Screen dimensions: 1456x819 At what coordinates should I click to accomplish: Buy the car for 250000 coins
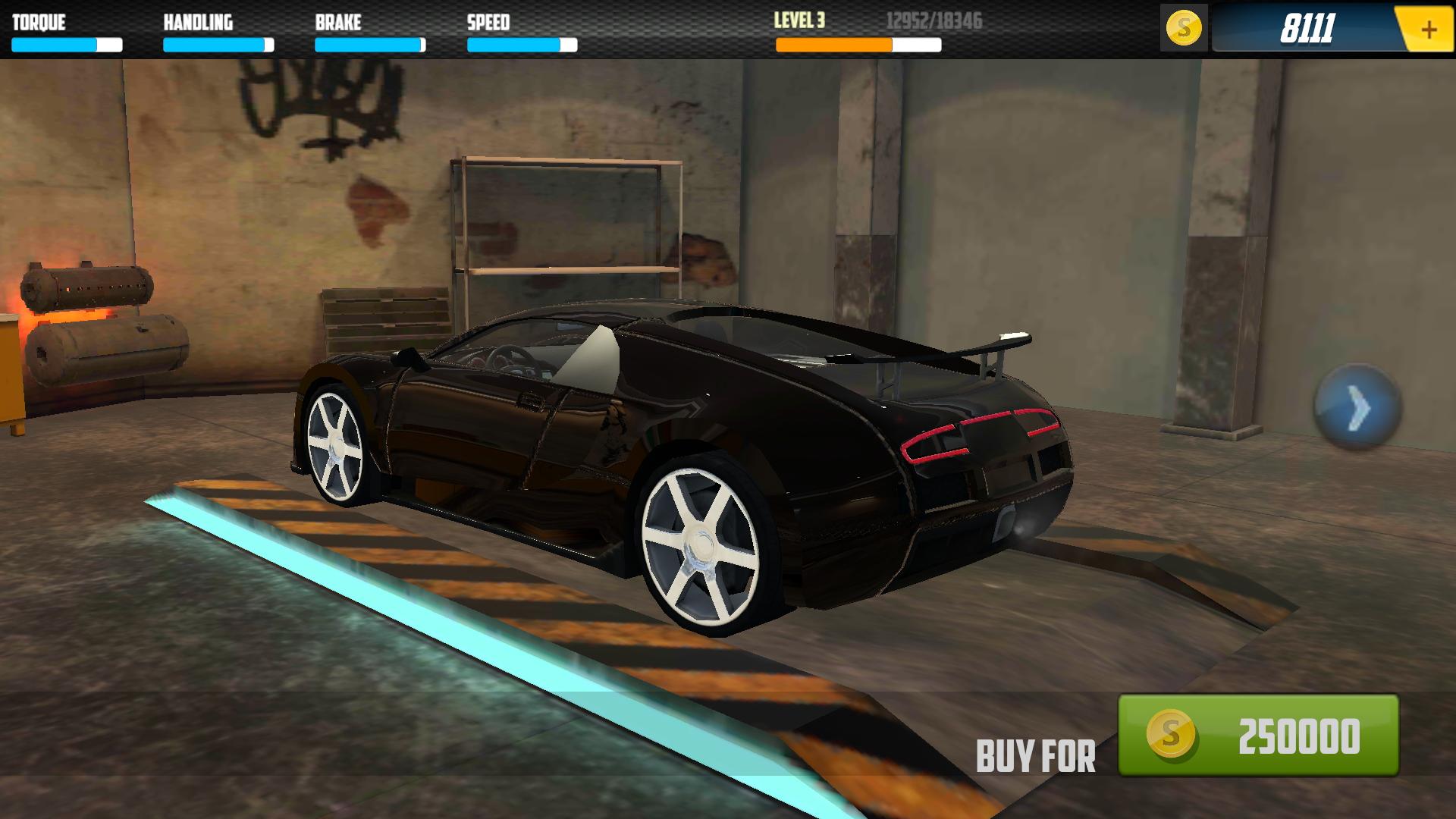[x=1258, y=735]
